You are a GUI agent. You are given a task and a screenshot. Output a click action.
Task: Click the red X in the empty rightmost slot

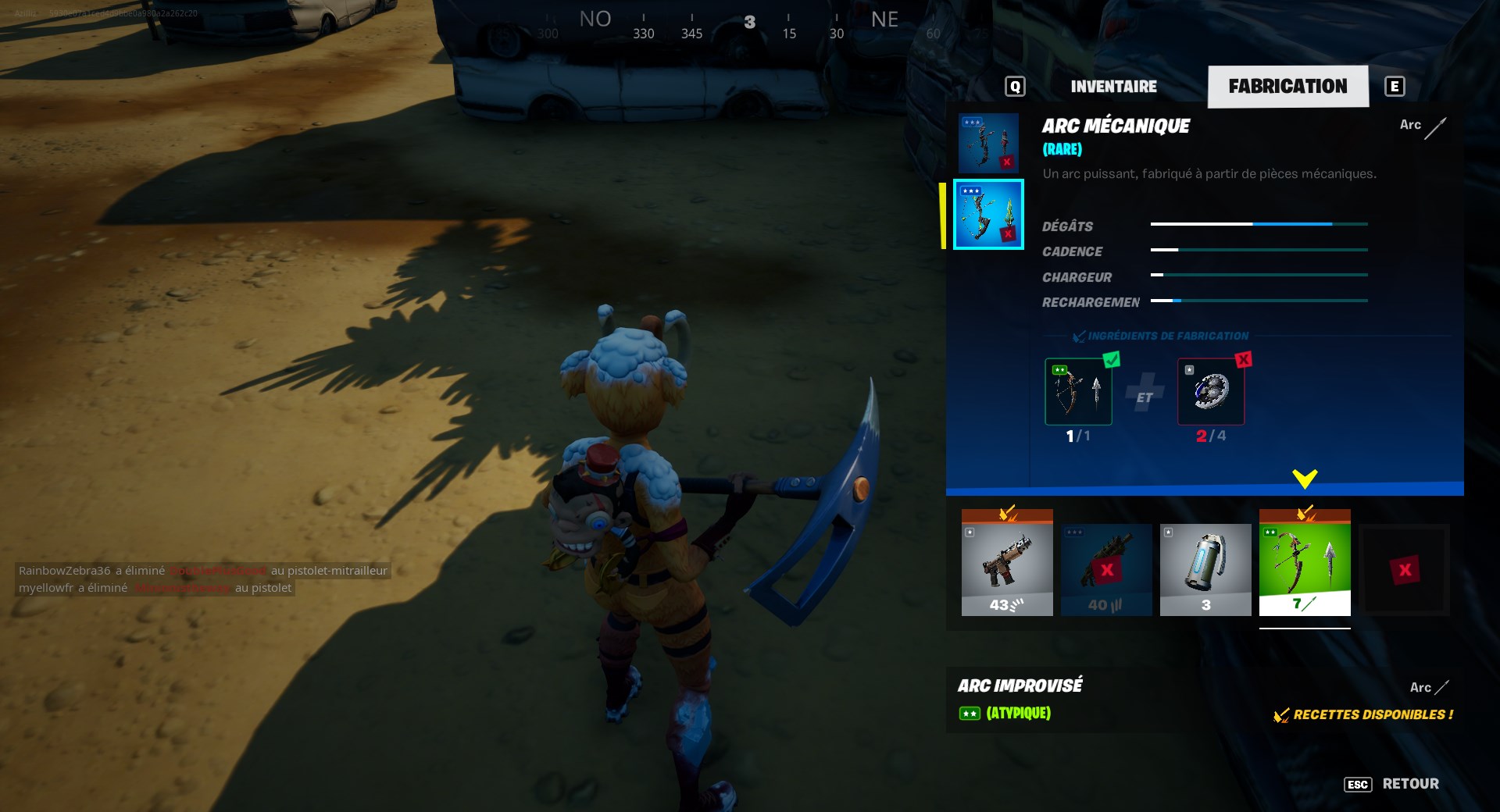(x=1404, y=570)
